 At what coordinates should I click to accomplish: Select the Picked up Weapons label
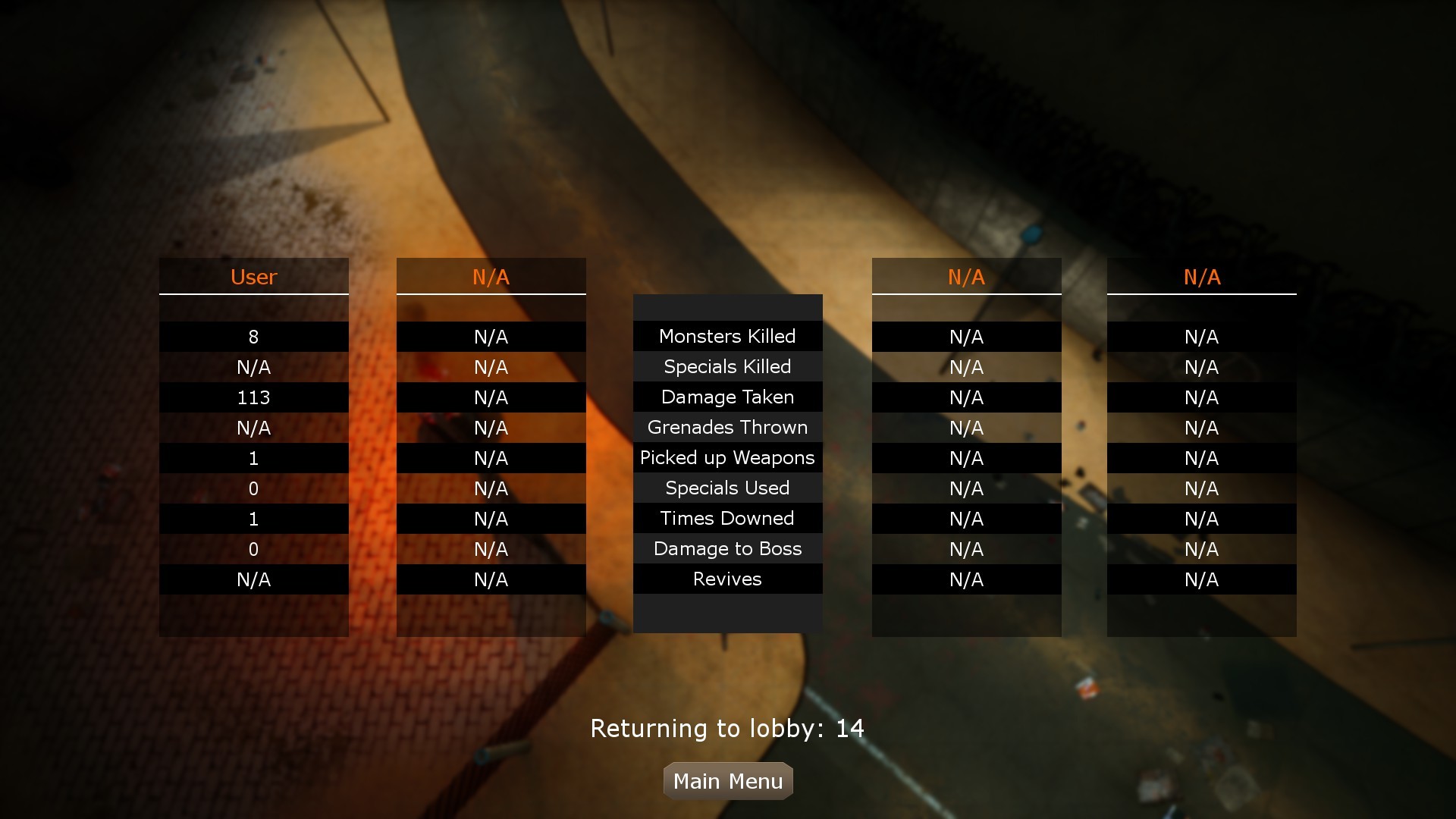[727, 457]
